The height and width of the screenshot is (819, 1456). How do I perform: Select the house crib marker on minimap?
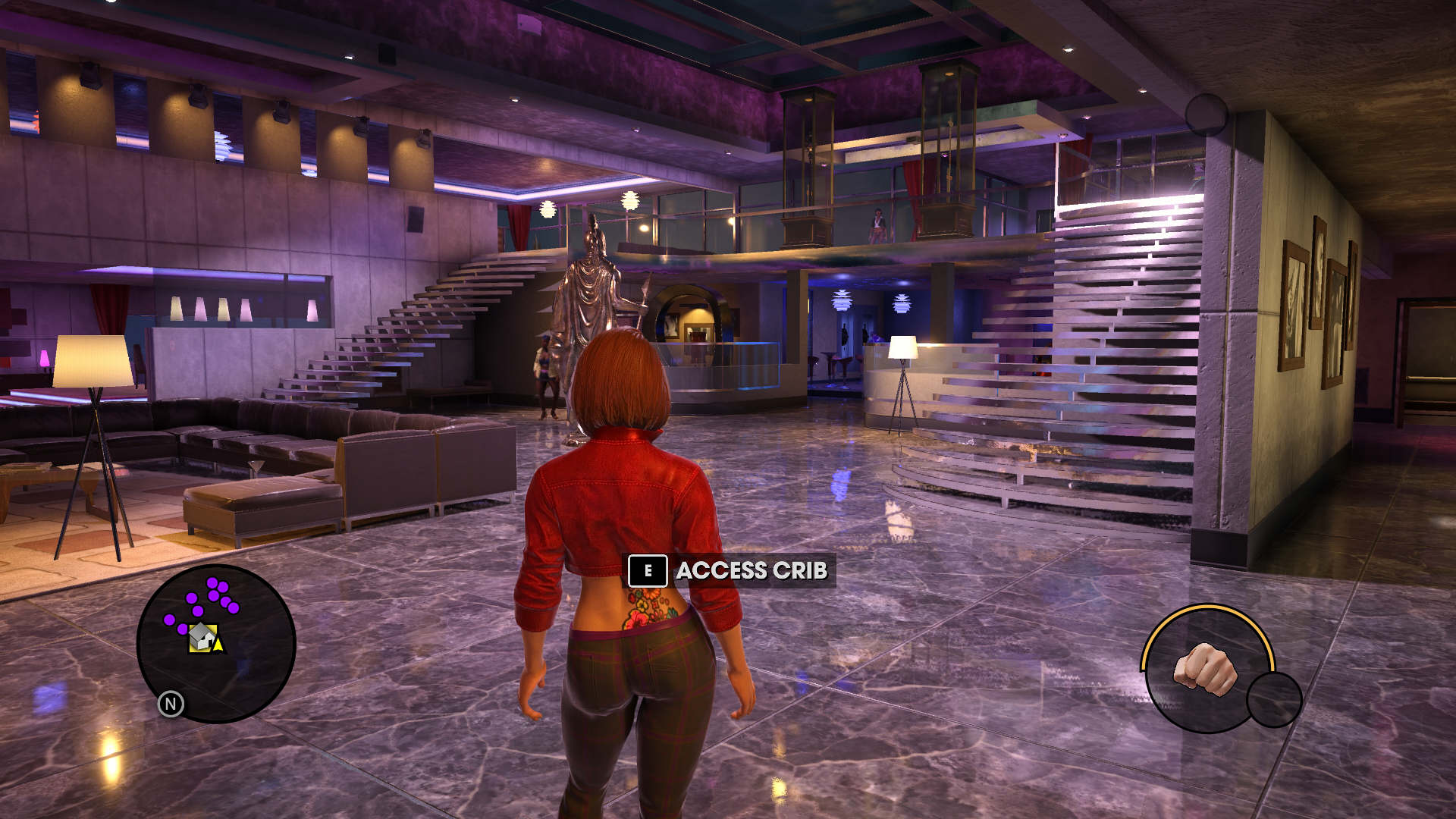click(202, 637)
